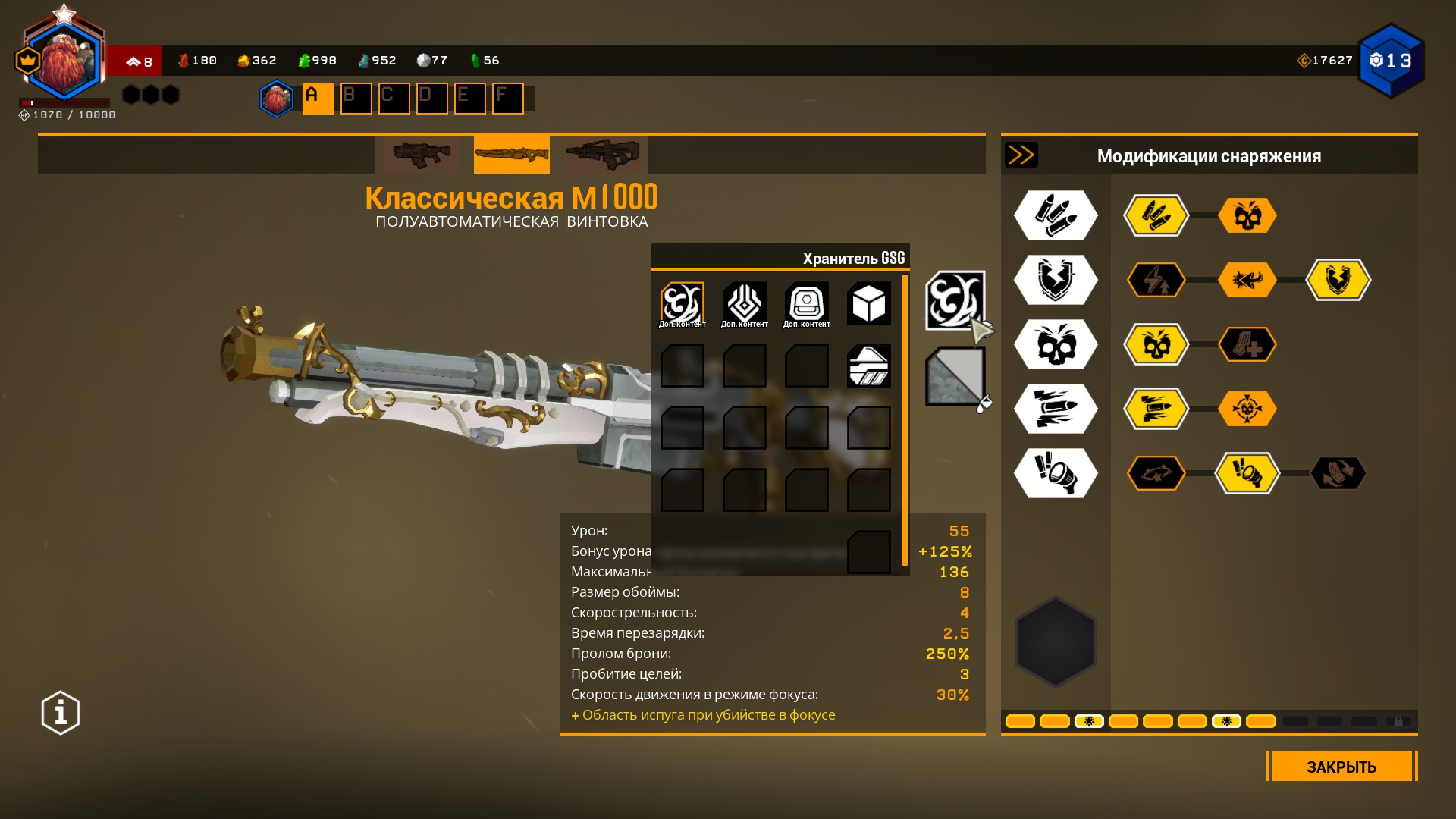1456x819 pixels.
Task: Select the white bullets upgrade tier icon
Action: pyautogui.click(x=1056, y=215)
